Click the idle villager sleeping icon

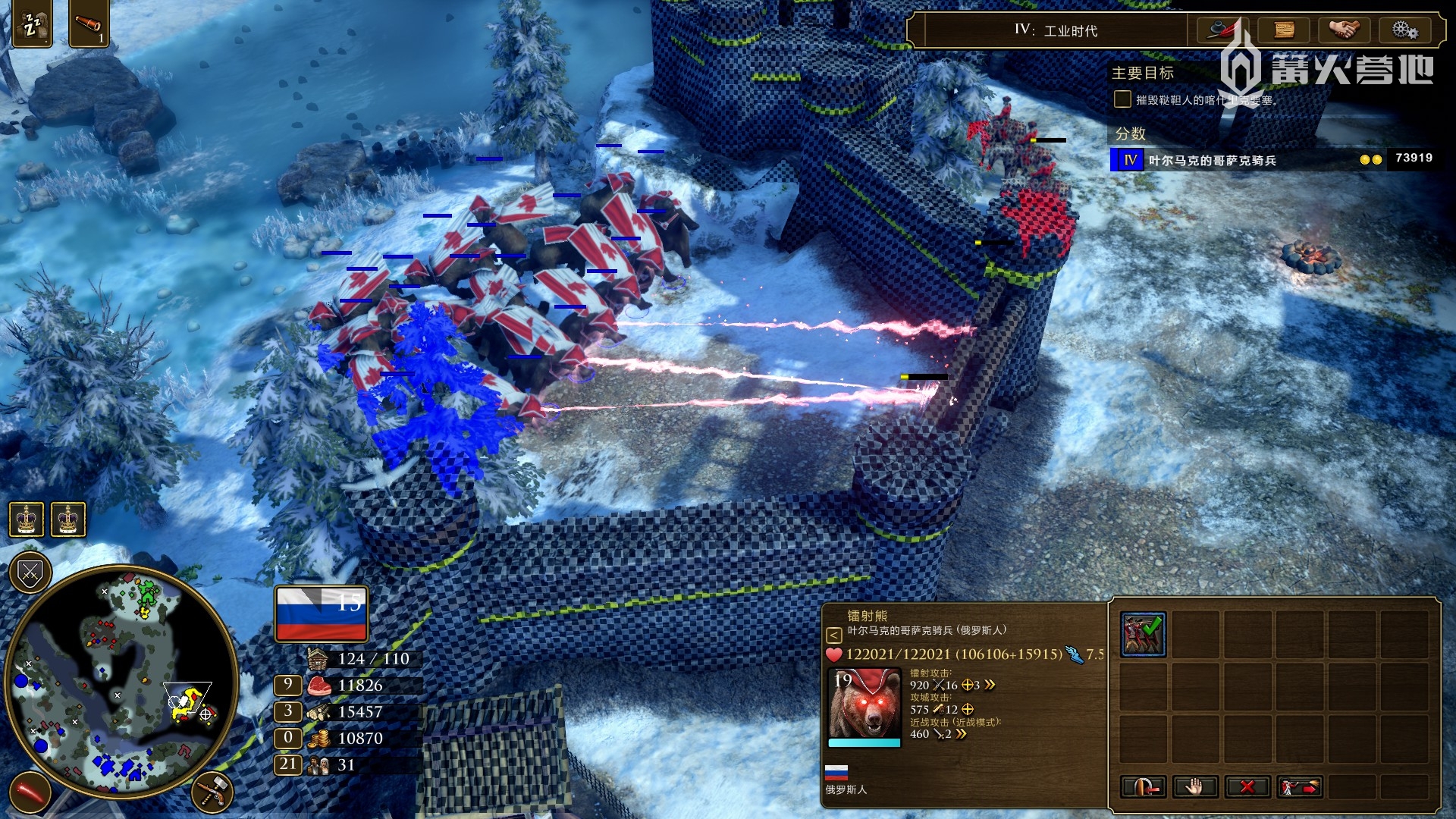tap(32, 25)
